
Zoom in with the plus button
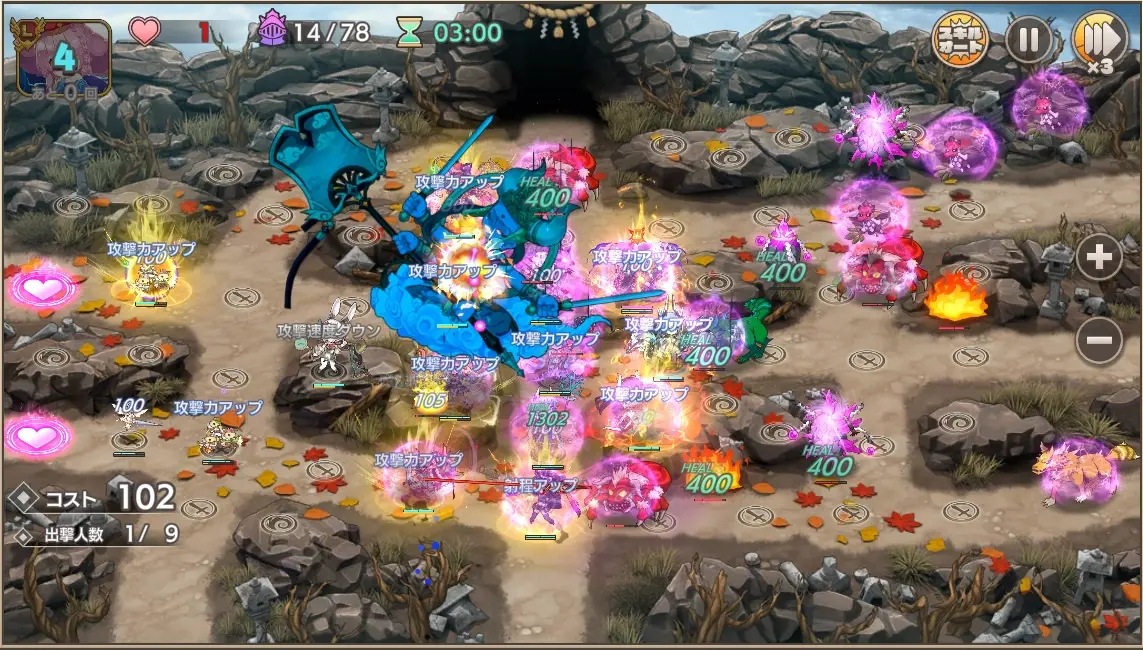[x=1098, y=260]
